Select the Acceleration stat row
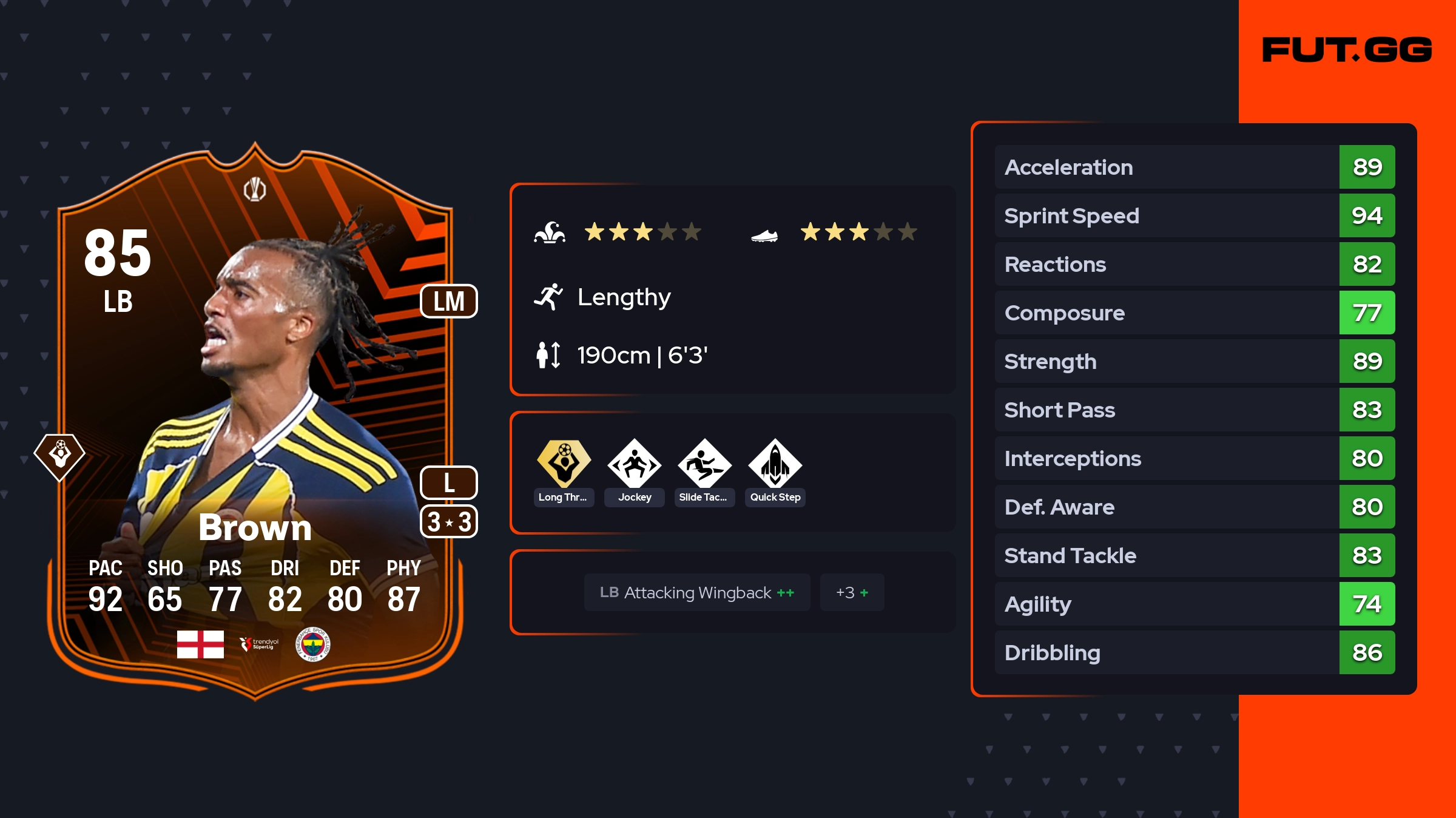1456x818 pixels. pyautogui.click(x=1194, y=167)
